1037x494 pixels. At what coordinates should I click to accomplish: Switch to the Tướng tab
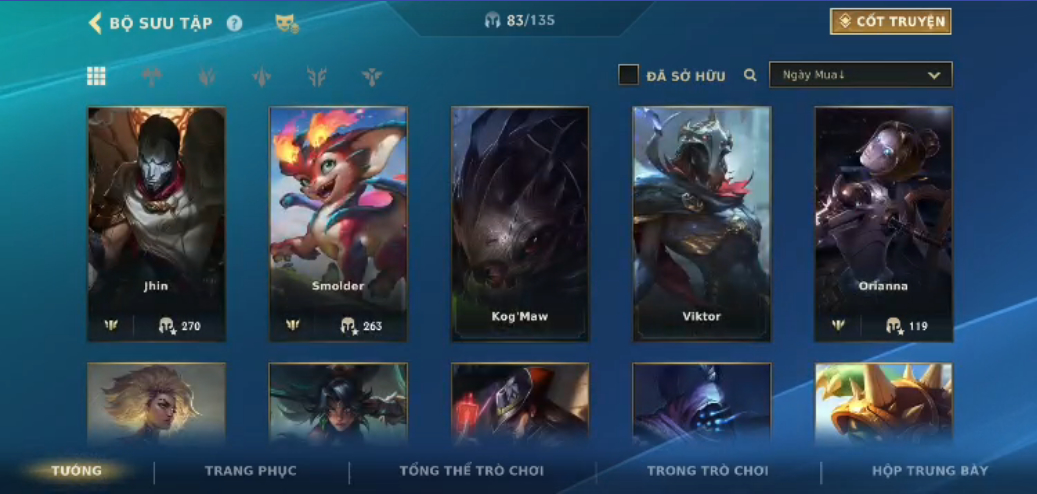tap(77, 471)
